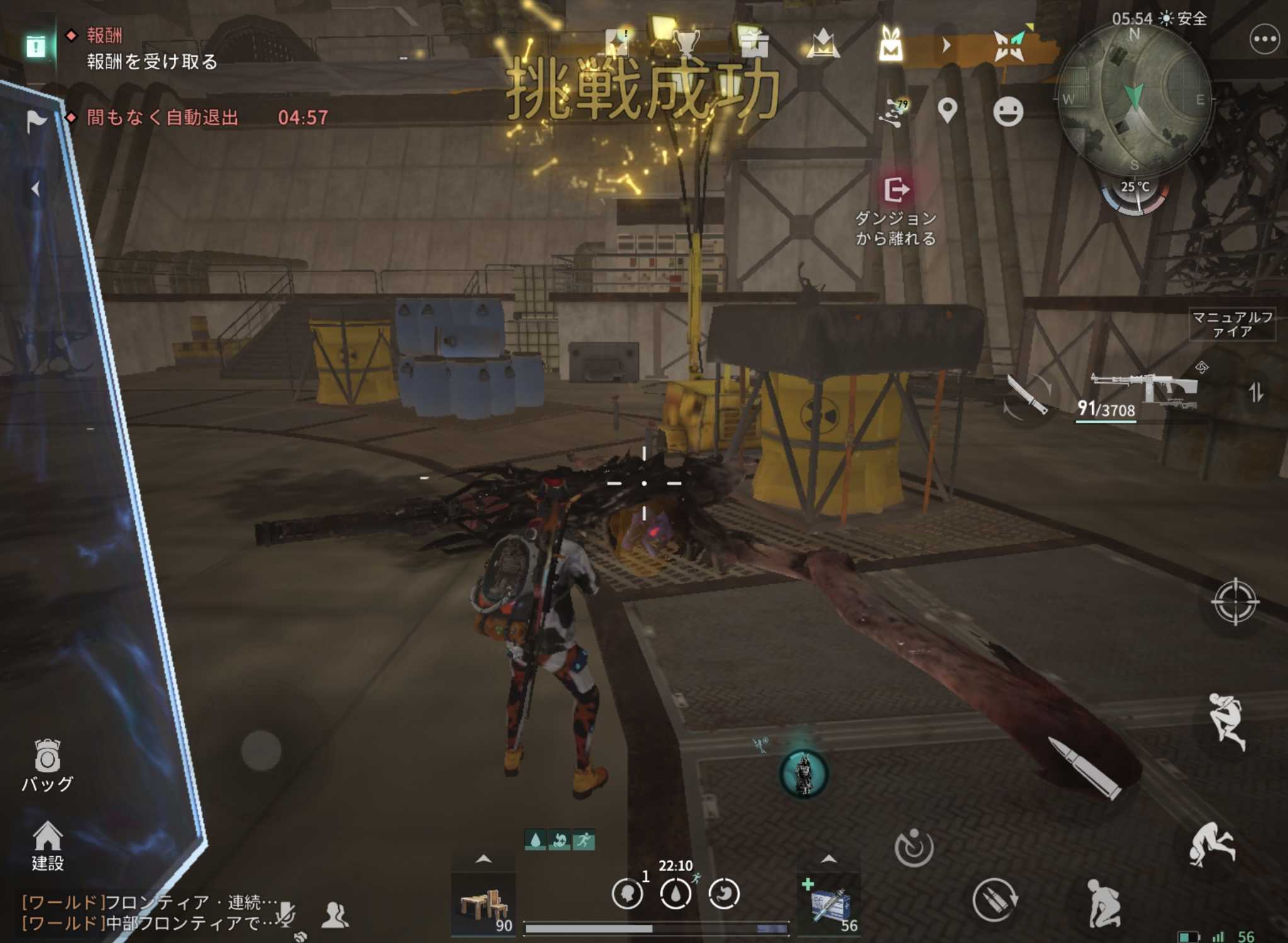Claim reward from the 報酬 quest tracker

[x=151, y=61]
